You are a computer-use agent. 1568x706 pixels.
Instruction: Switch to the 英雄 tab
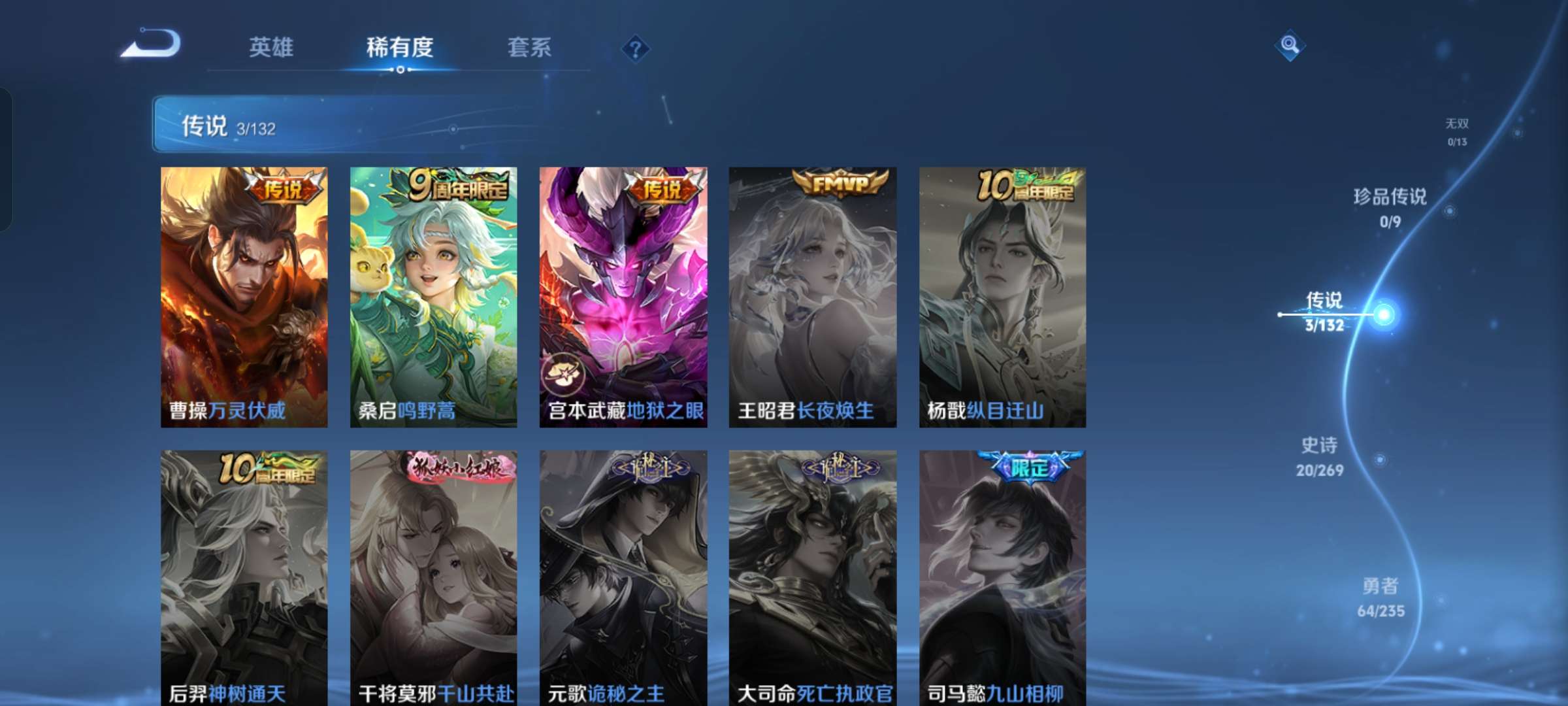pos(272,47)
